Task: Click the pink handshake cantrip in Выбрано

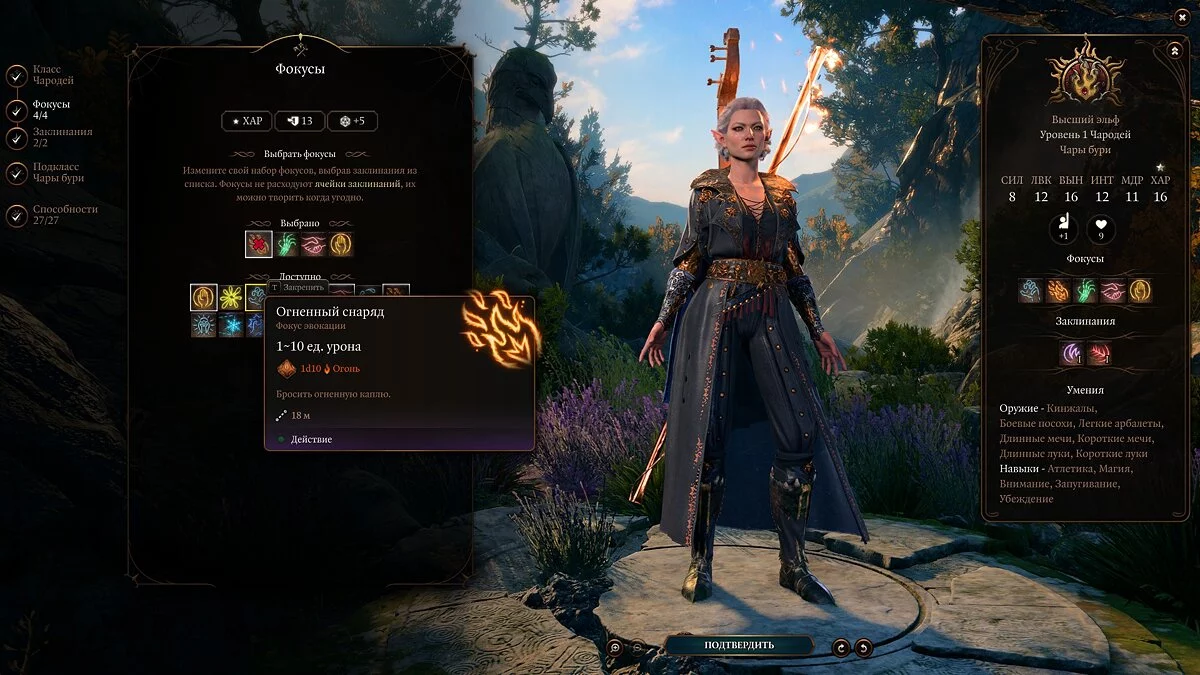Action: pos(314,244)
